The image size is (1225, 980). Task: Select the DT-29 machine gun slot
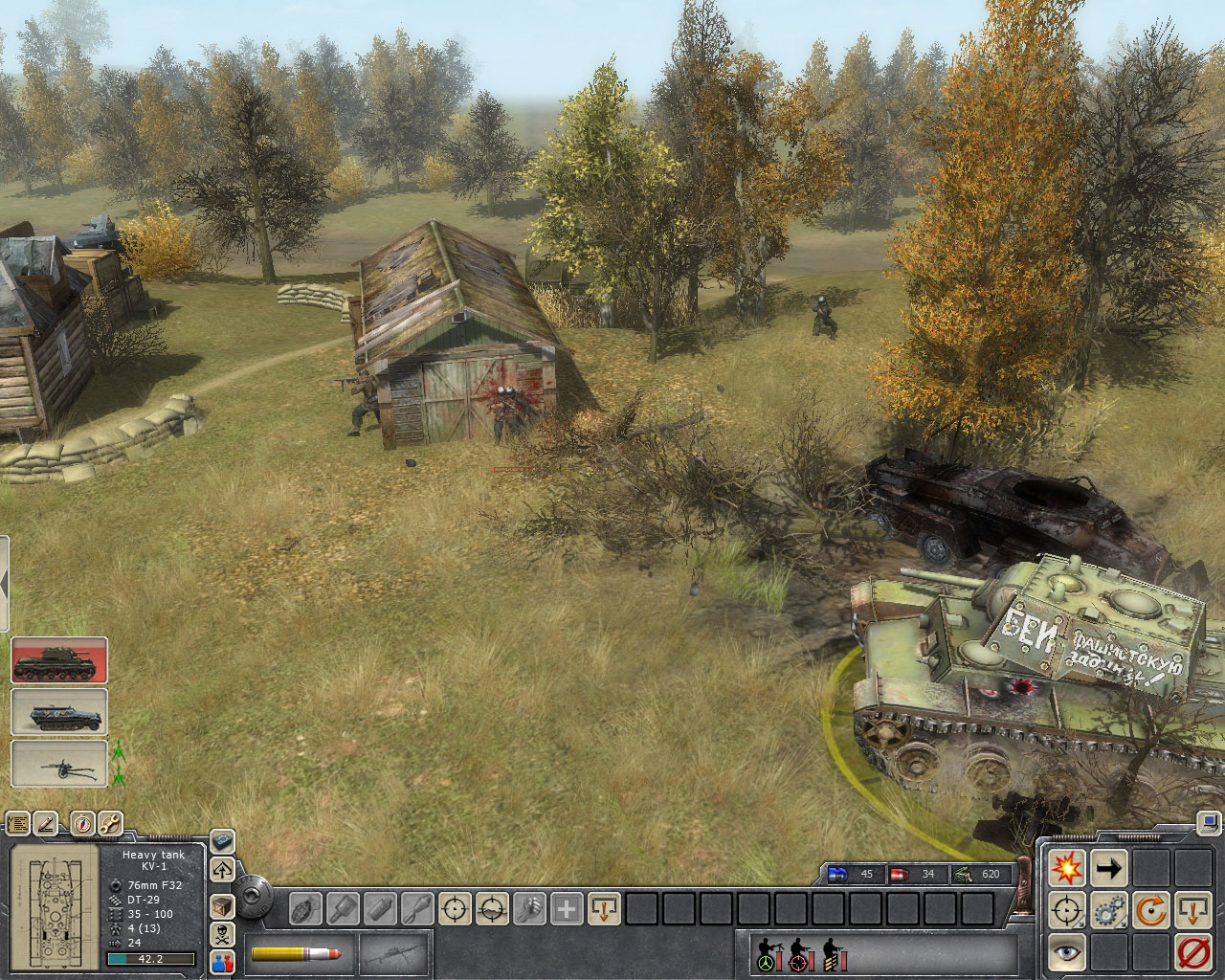[x=392, y=954]
